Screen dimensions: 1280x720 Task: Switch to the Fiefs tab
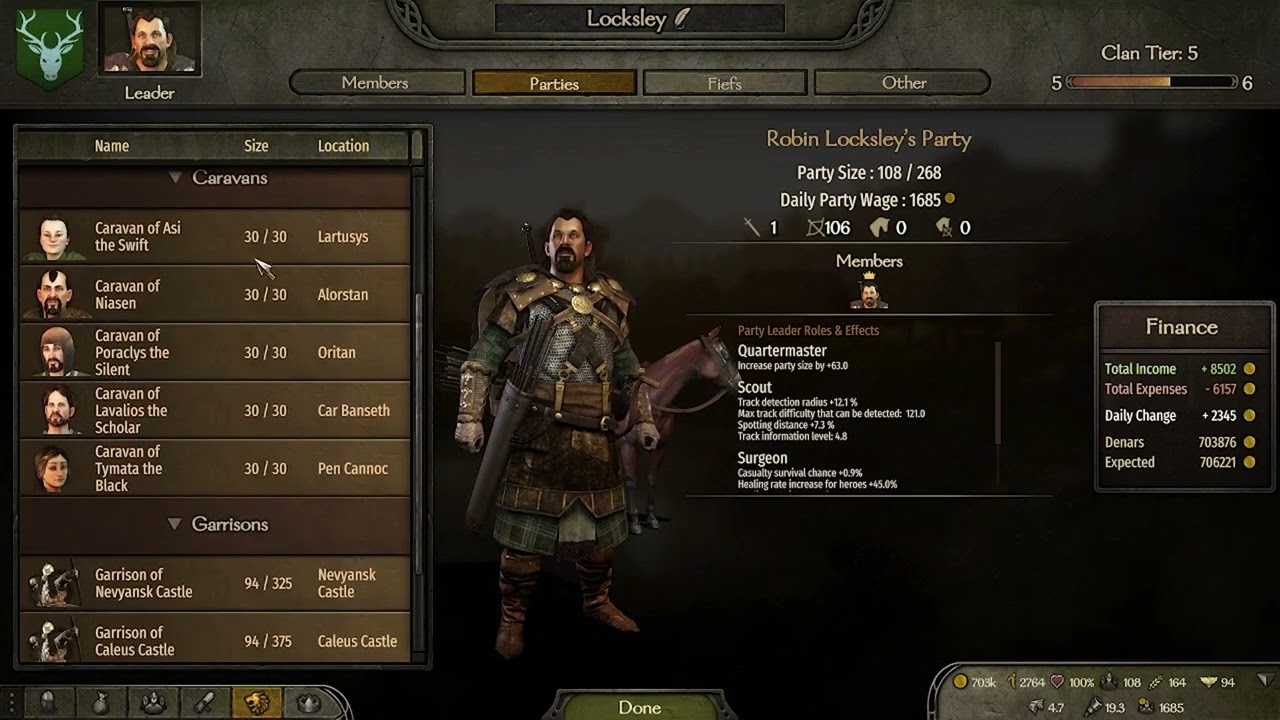click(x=724, y=83)
